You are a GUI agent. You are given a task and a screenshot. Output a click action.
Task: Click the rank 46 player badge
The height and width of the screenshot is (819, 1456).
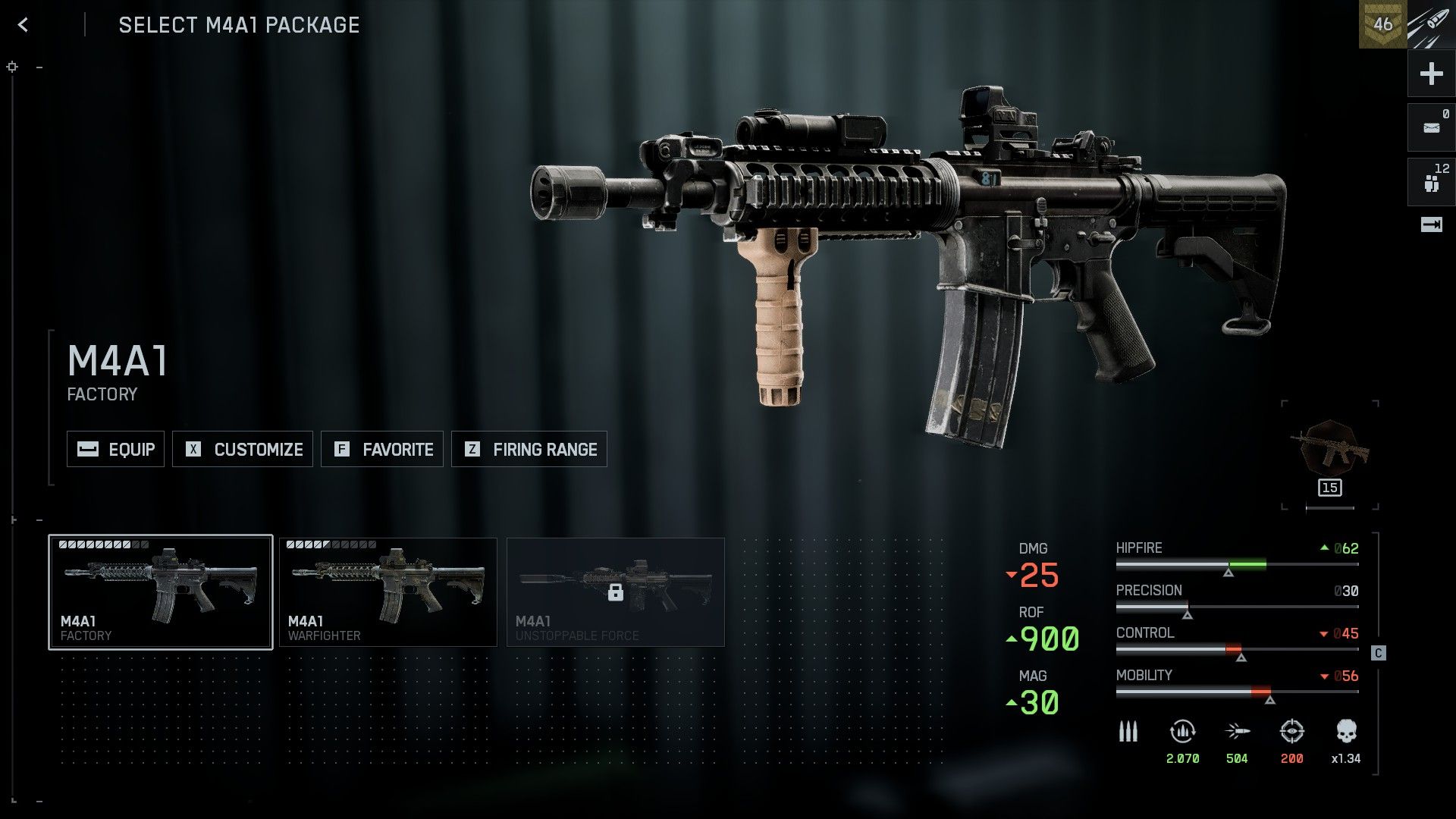pos(1382,24)
